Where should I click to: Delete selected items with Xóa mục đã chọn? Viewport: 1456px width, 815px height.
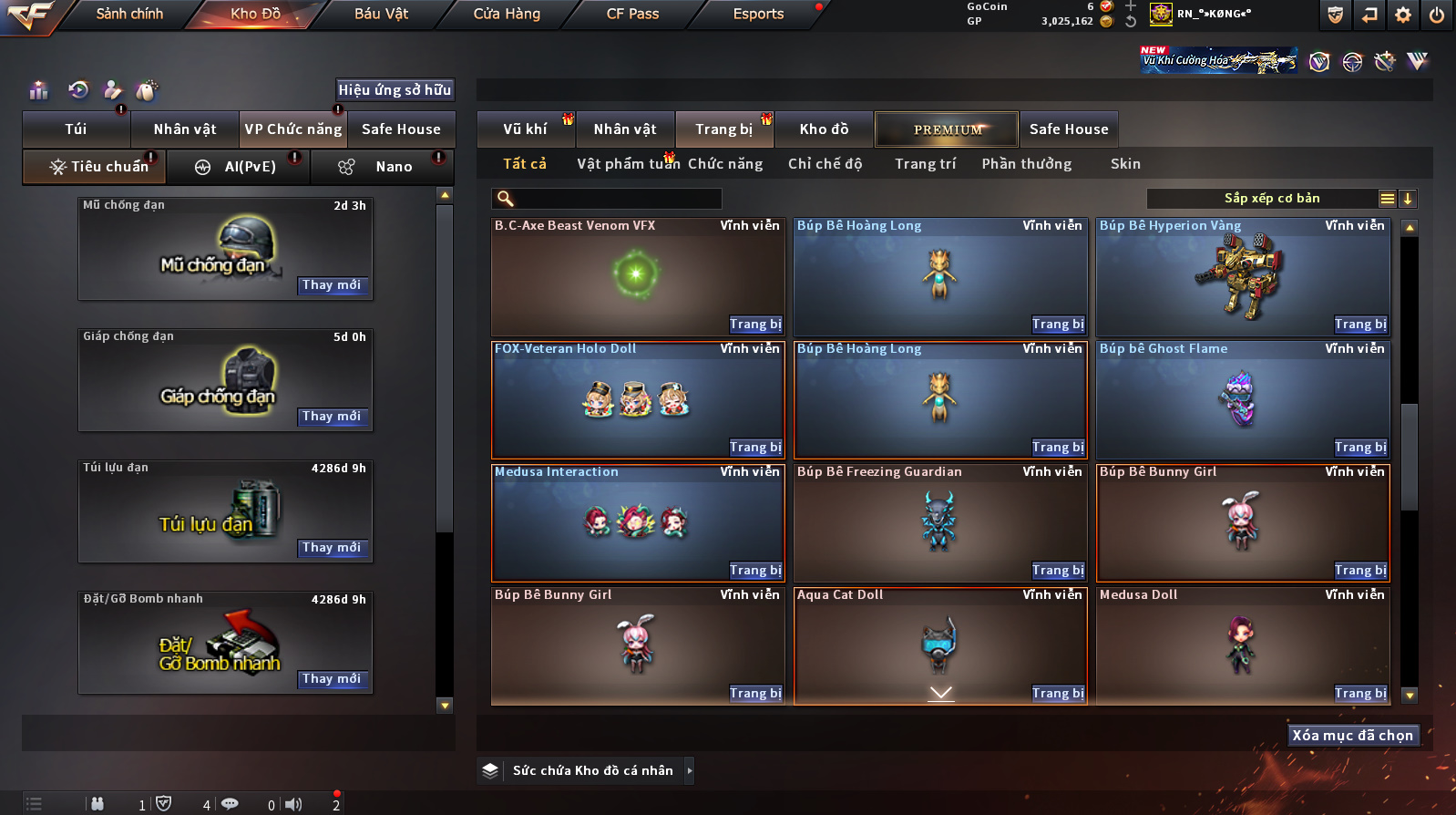[x=1353, y=736]
